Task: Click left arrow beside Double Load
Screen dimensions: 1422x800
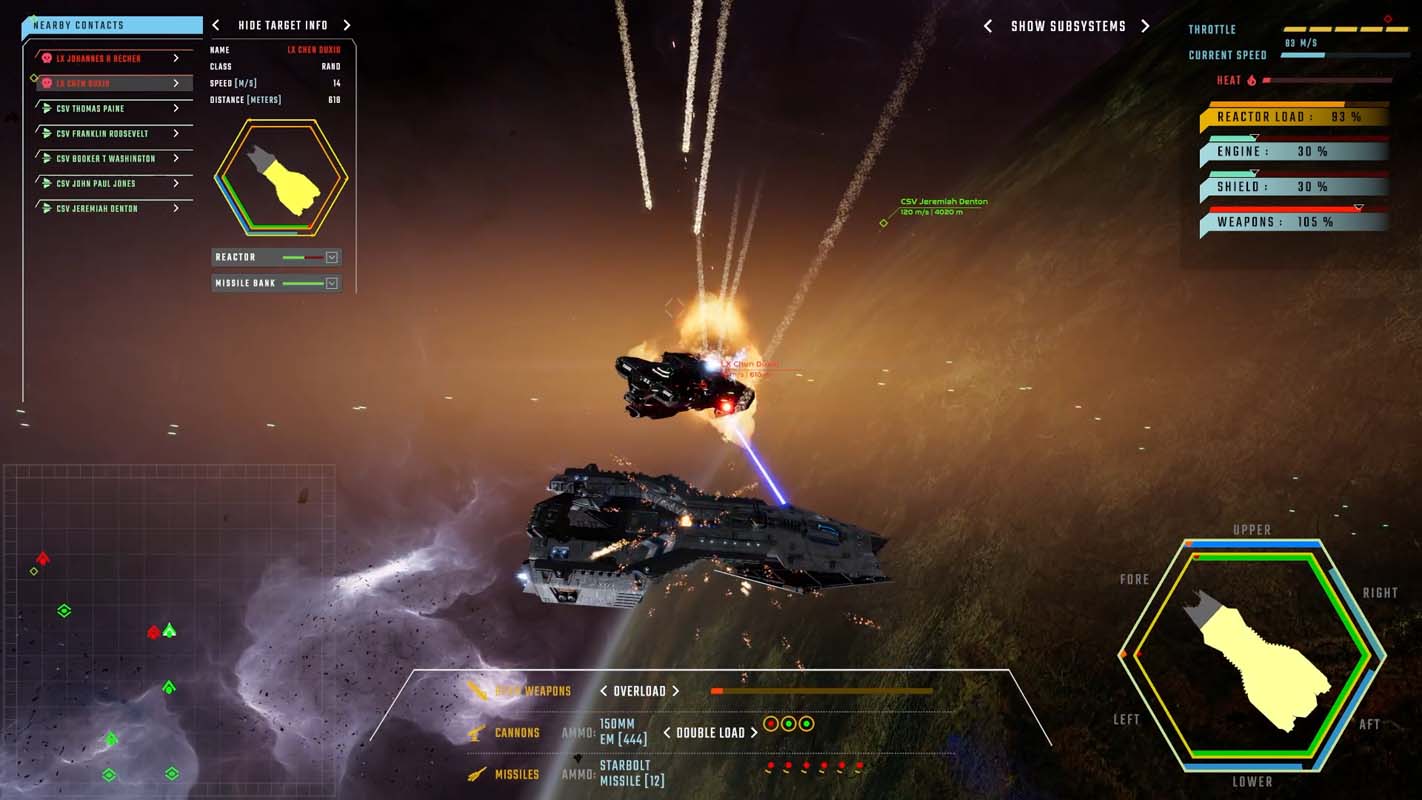Action: (x=667, y=733)
